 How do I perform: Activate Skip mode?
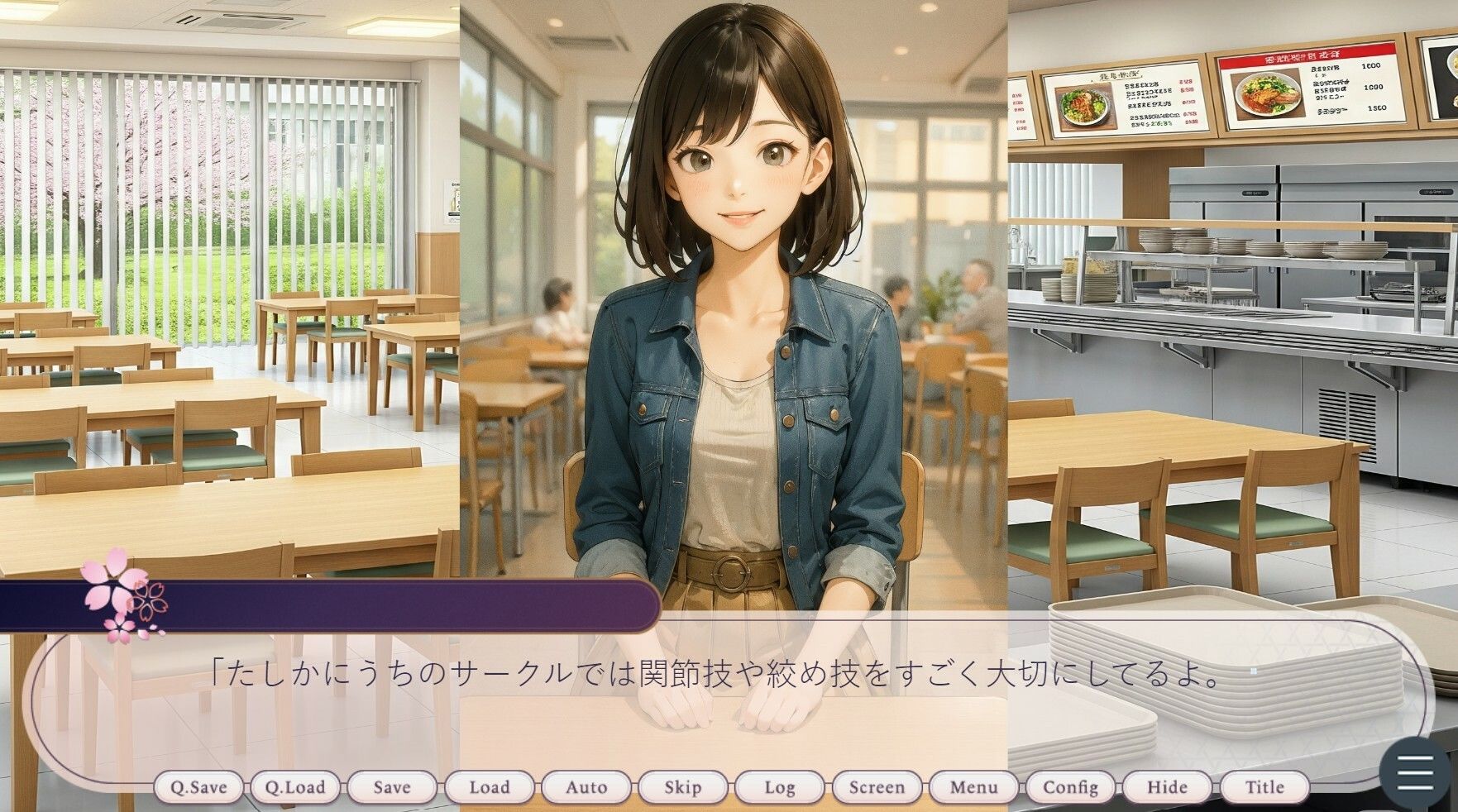click(x=683, y=787)
